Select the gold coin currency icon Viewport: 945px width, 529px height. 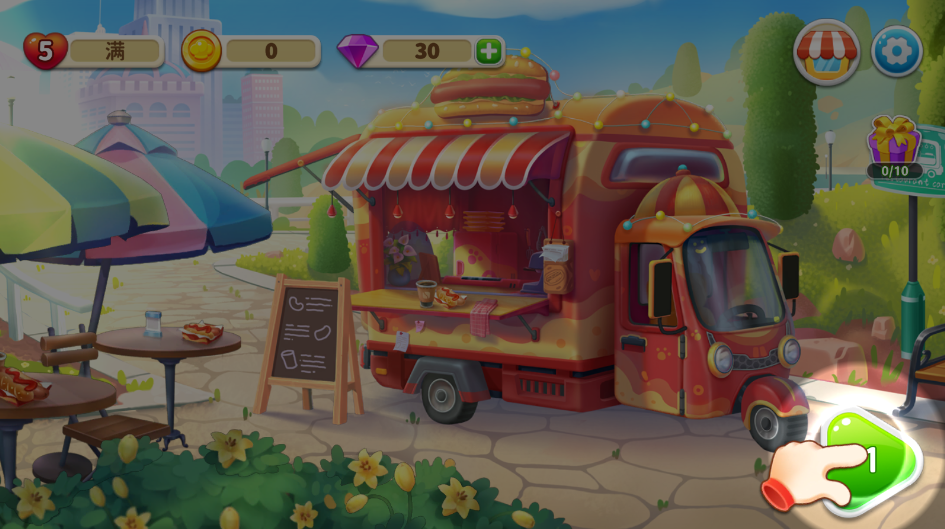click(x=201, y=51)
